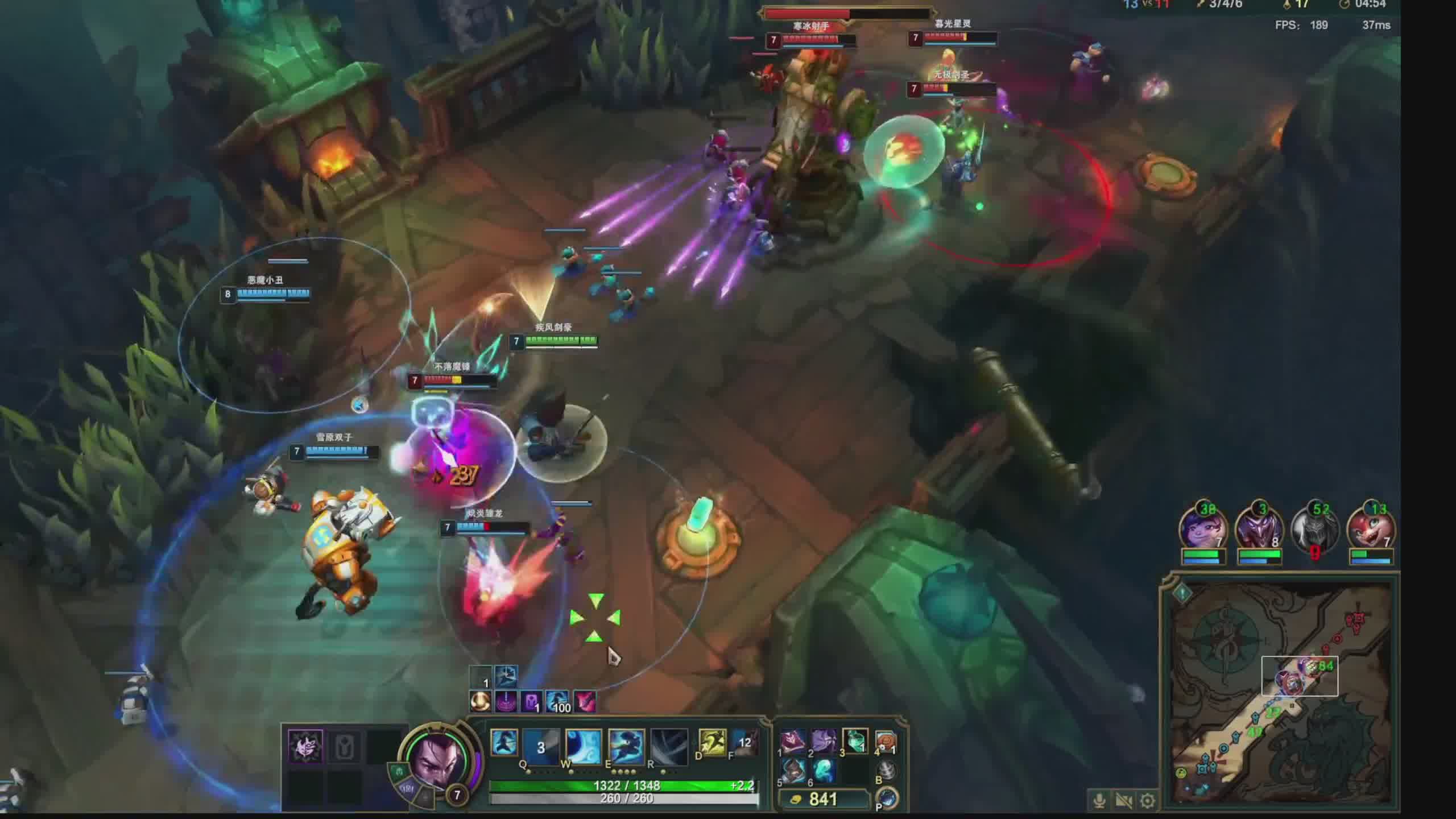Trigger the R ultimate ability icon
The image size is (1456, 819).
click(669, 746)
